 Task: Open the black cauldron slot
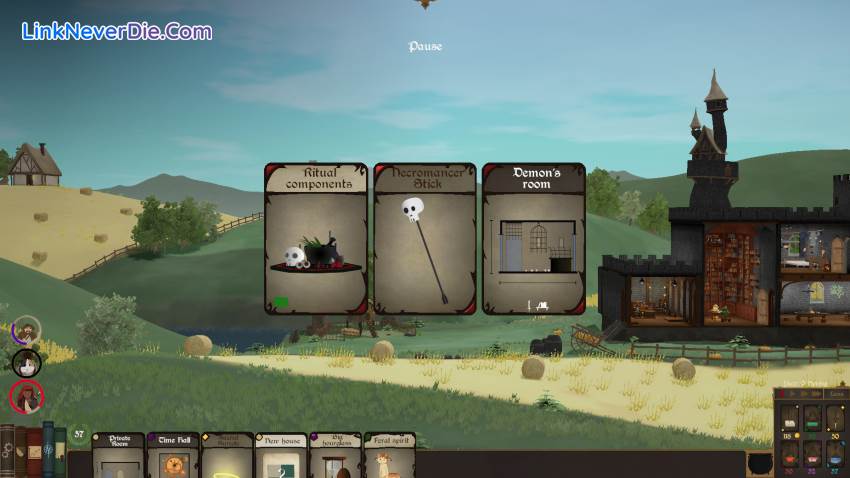(x=759, y=465)
